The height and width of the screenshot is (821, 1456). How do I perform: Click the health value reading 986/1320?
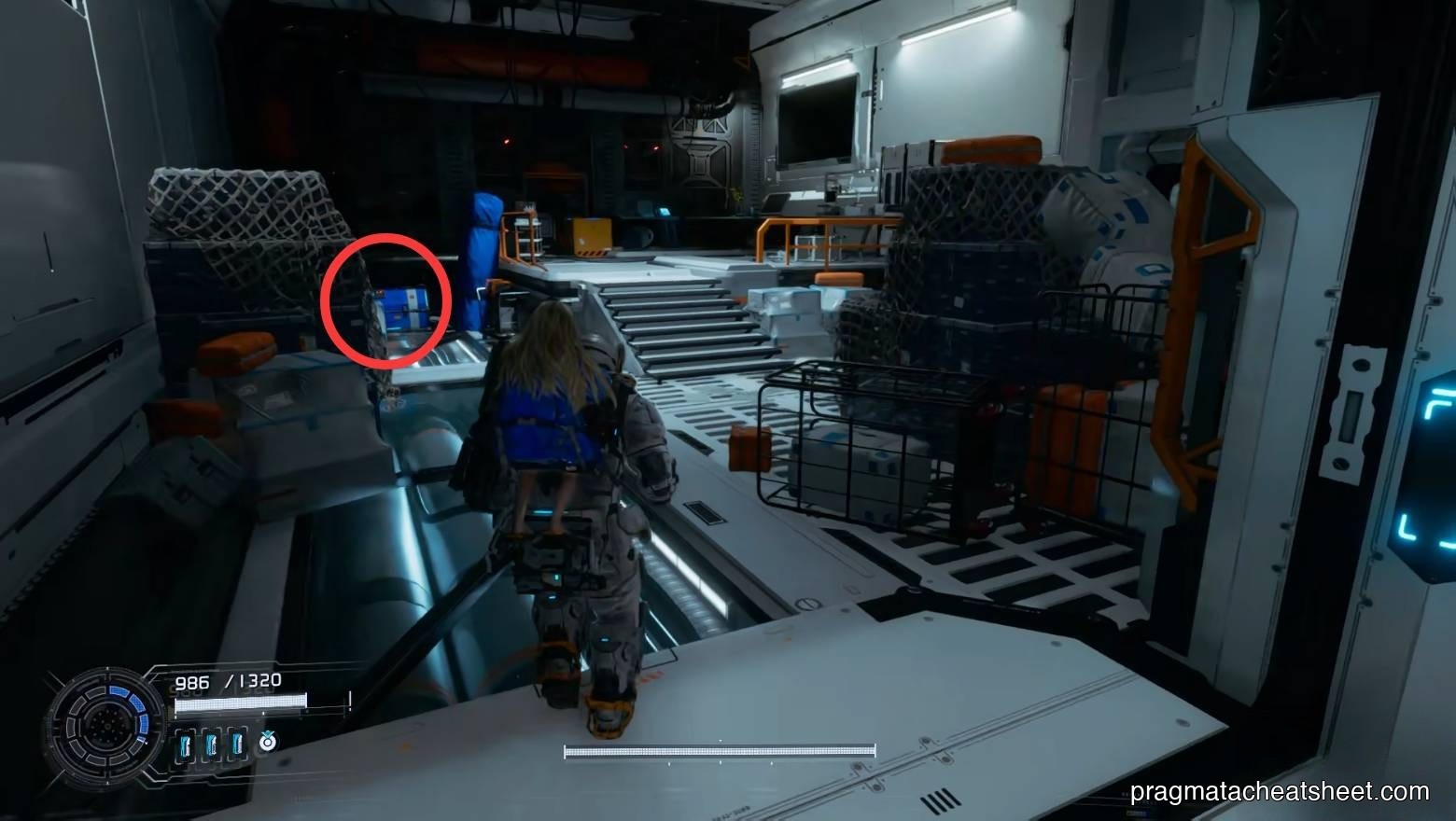click(227, 681)
